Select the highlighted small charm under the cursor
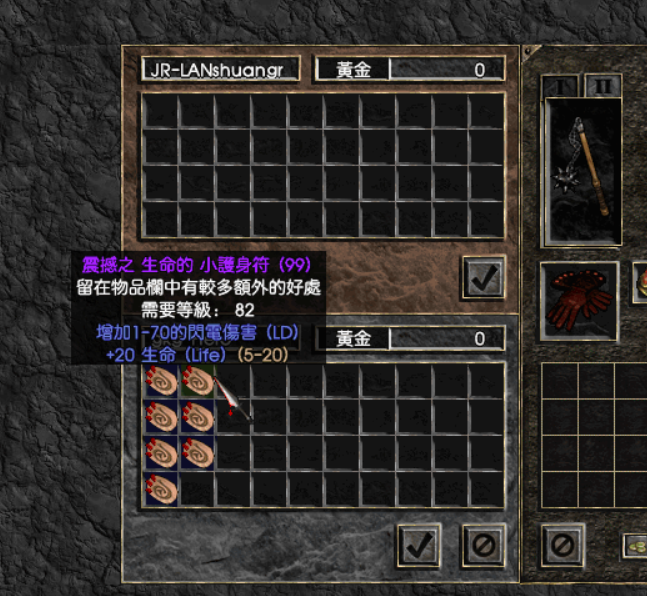Viewport: 647px width, 596px height. (197, 381)
